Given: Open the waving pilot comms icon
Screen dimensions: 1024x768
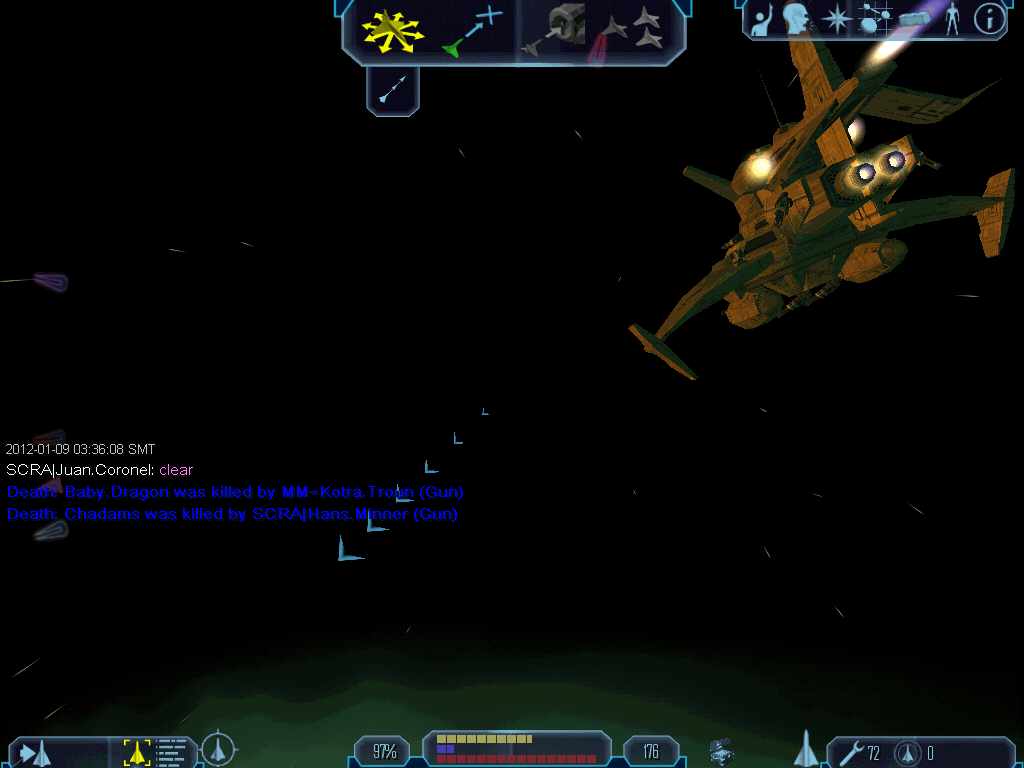Looking at the screenshot, I should 763,19.
